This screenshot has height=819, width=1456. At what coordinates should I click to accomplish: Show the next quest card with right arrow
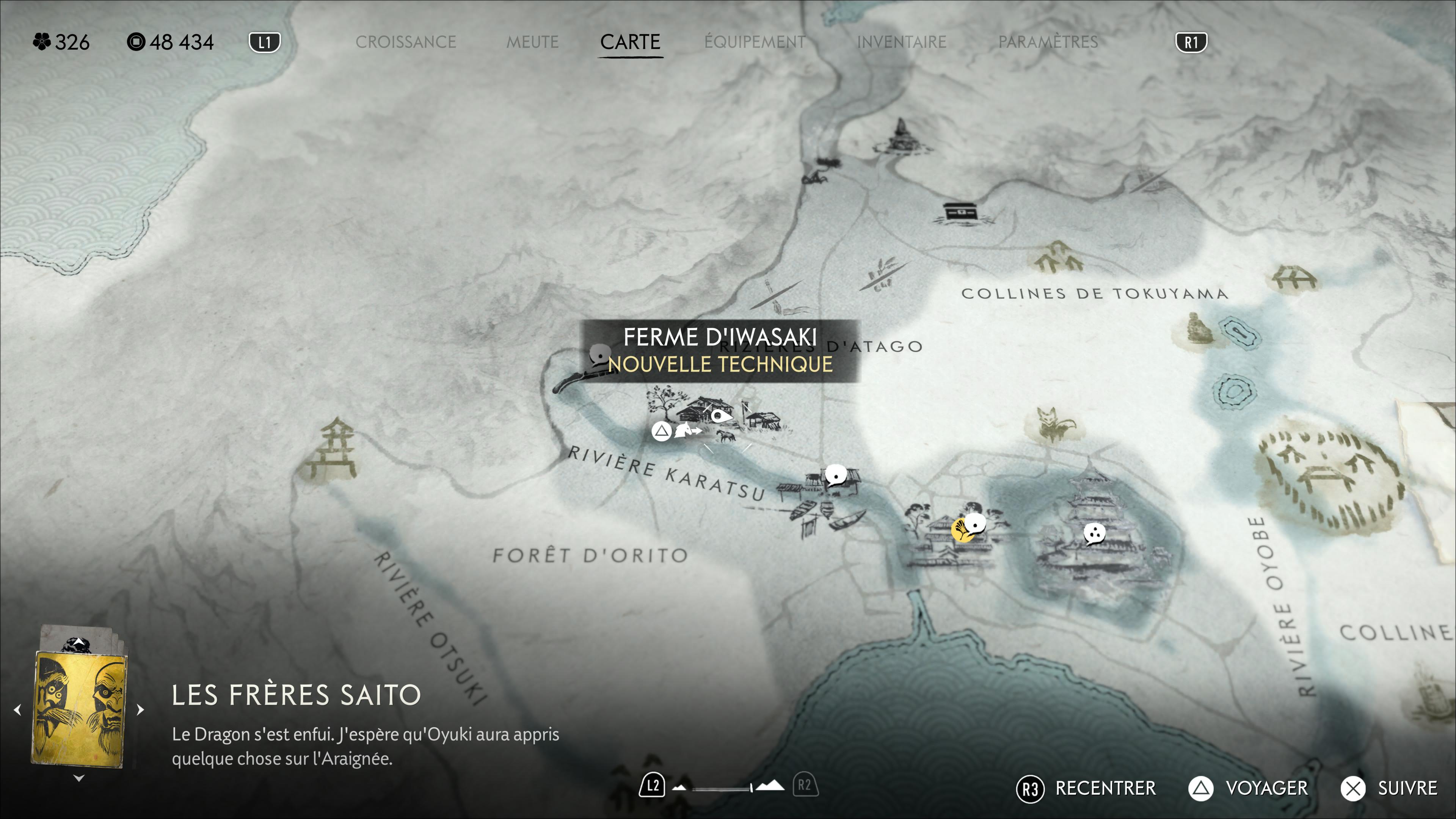(141, 709)
